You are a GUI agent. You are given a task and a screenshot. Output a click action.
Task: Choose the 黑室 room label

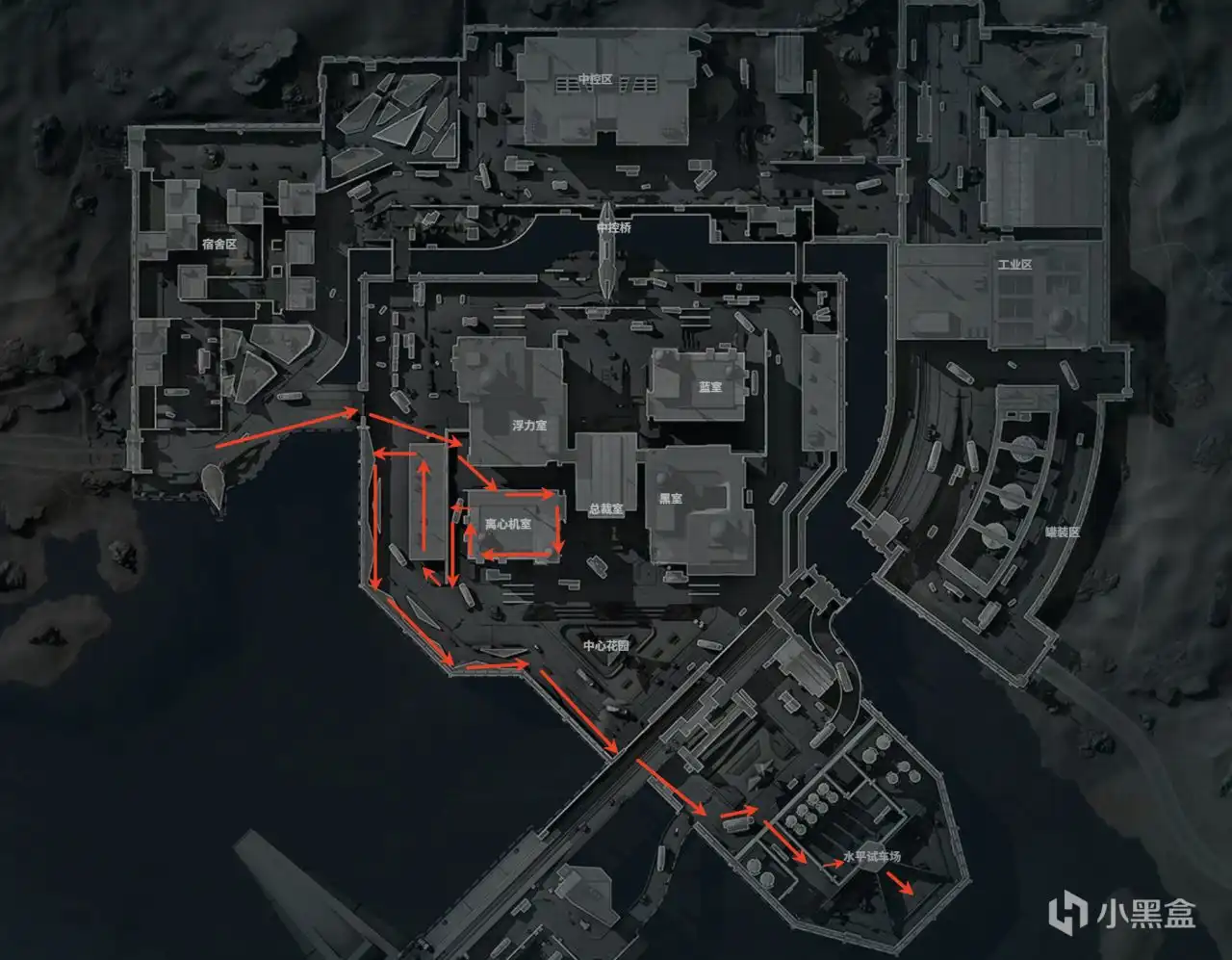coord(671,499)
